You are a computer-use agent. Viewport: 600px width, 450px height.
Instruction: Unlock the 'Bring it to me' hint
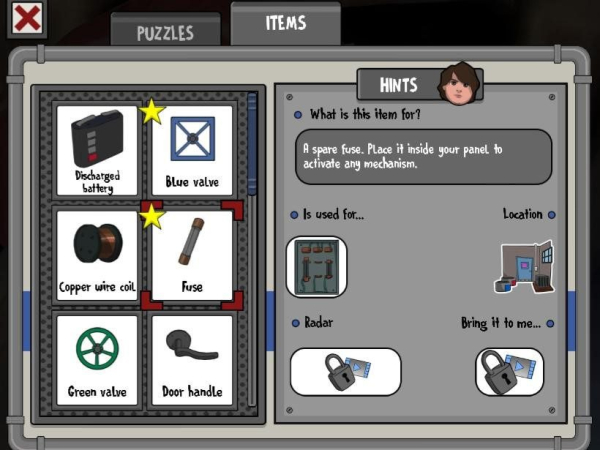point(509,372)
